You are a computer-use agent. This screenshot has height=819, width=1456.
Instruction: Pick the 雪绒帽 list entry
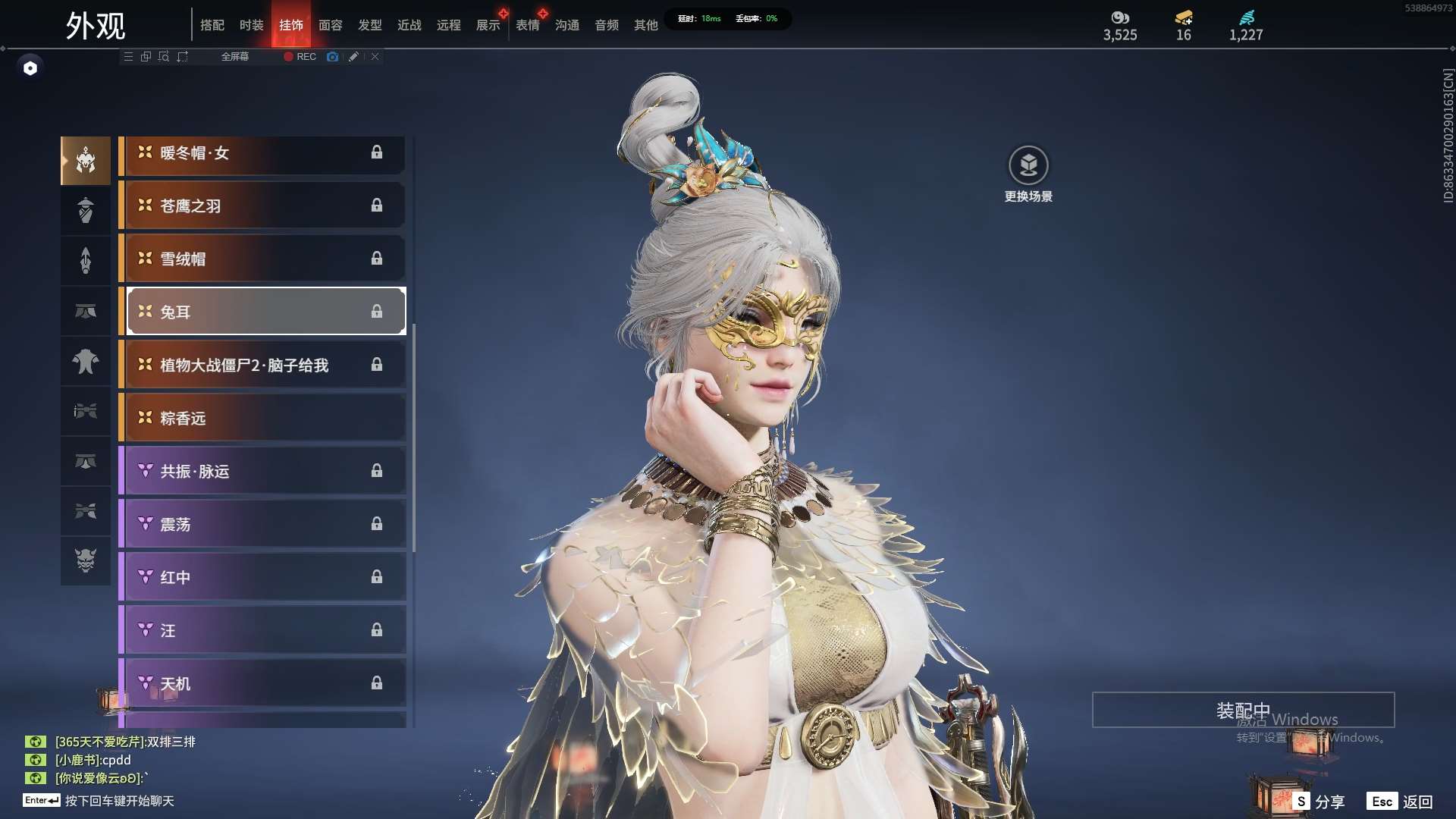point(263,259)
